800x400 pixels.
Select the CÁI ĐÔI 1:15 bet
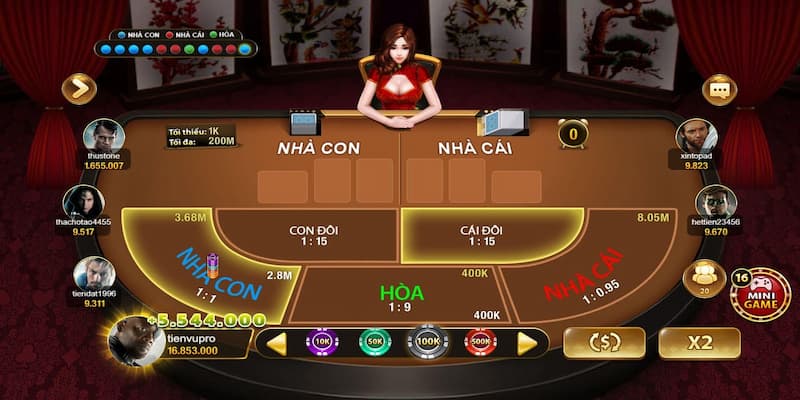pyautogui.click(x=481, y=235)
